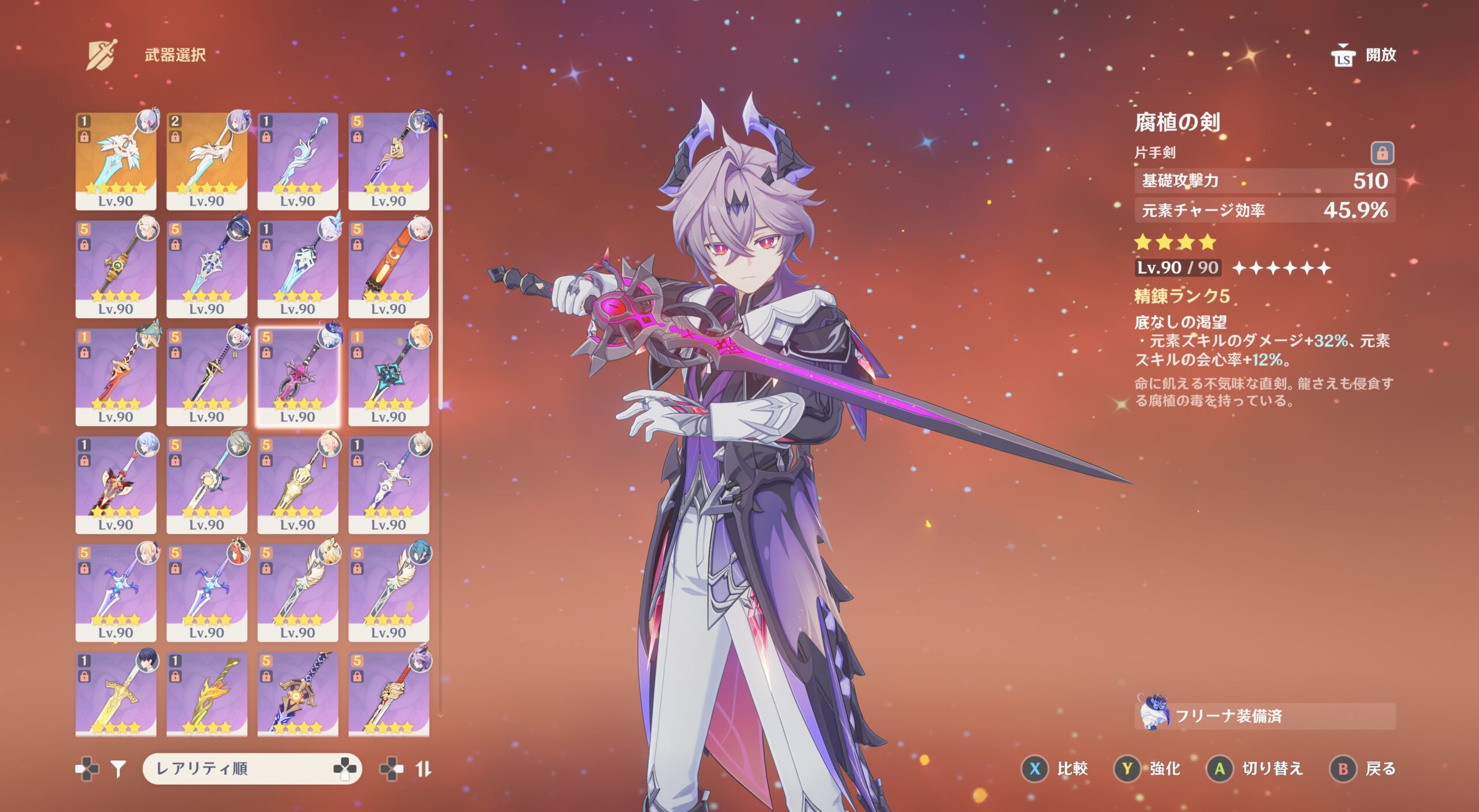Toggle the ascending/descending sort order arrows
This screenshot has width=1479, height=812.
tap(423, 769)
